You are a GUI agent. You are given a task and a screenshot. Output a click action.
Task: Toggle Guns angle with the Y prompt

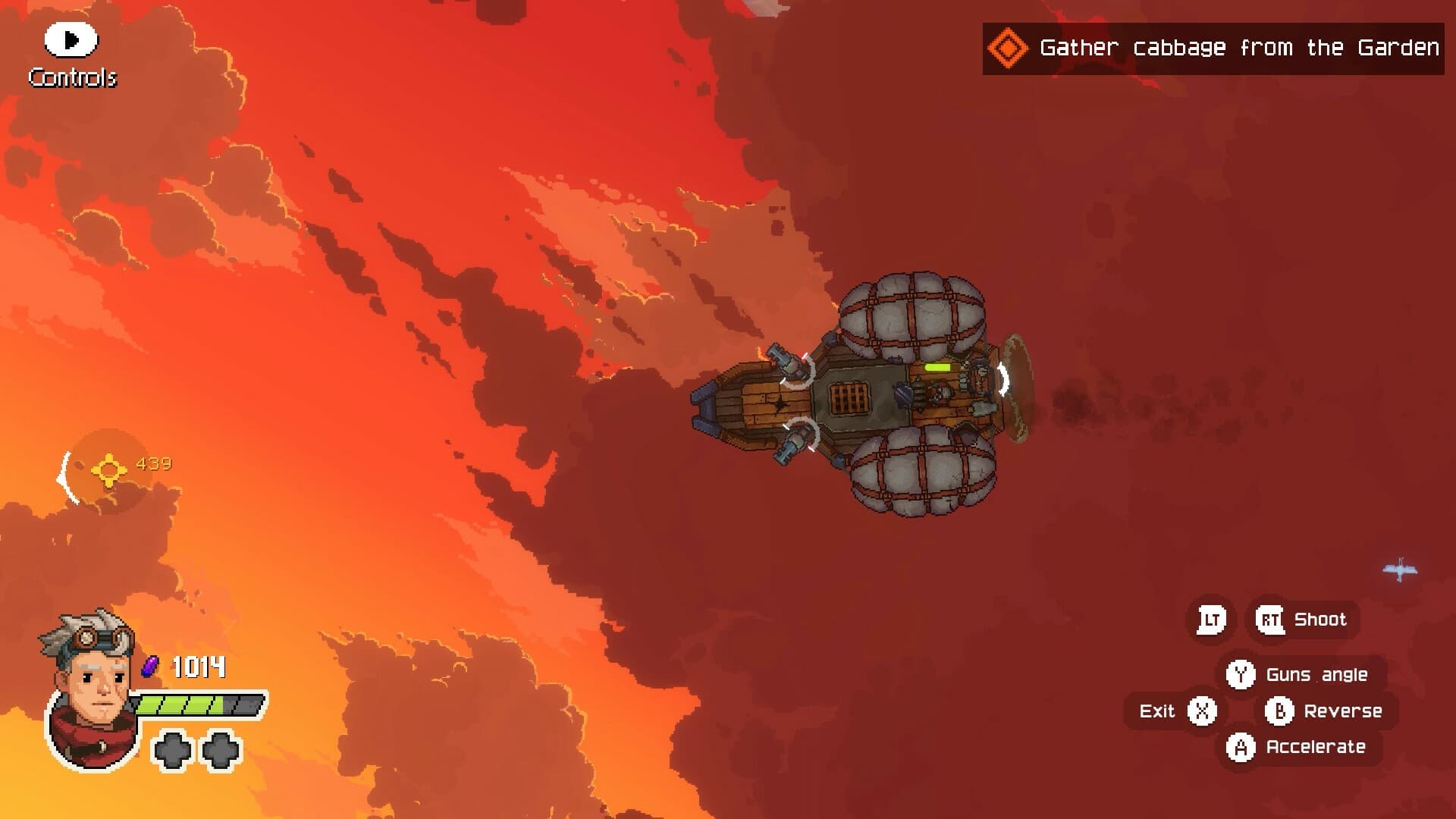pyautogui.click(x=1241, y=673)
